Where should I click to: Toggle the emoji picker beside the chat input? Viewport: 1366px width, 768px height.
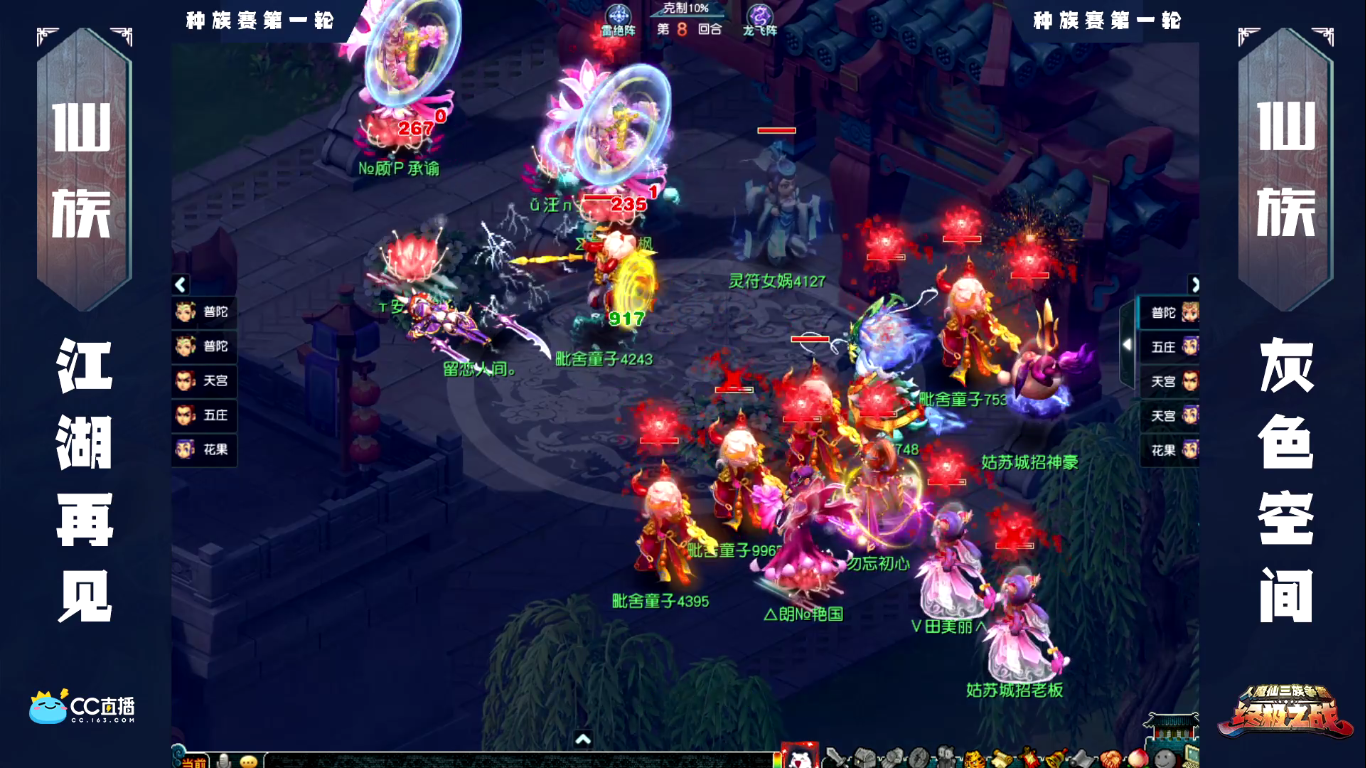point(248,762)
